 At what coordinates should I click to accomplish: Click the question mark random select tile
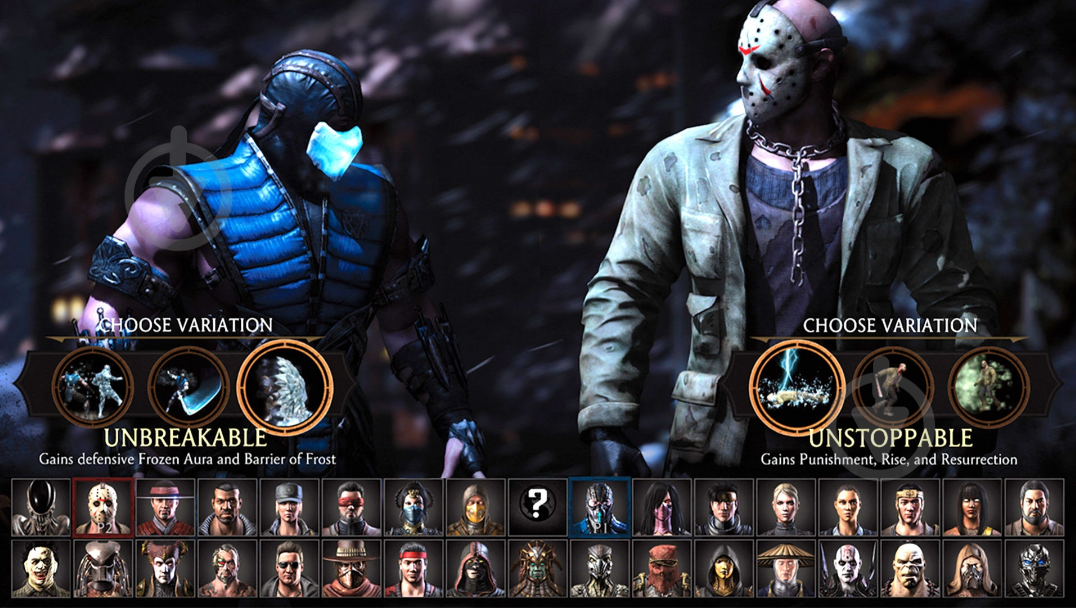point(537,507)
